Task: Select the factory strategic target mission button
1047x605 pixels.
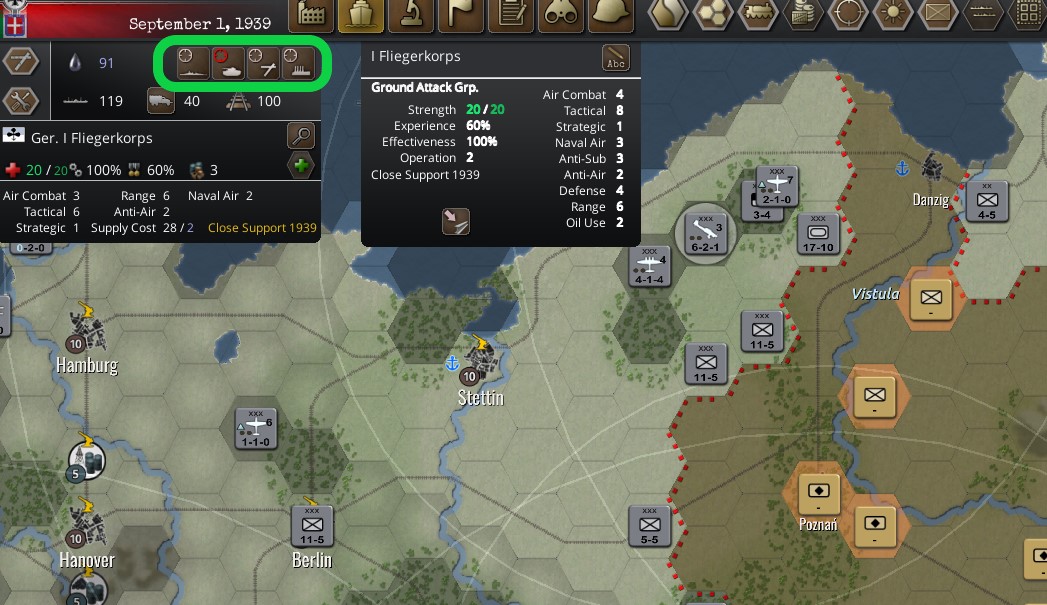Action: click(298, 62)
